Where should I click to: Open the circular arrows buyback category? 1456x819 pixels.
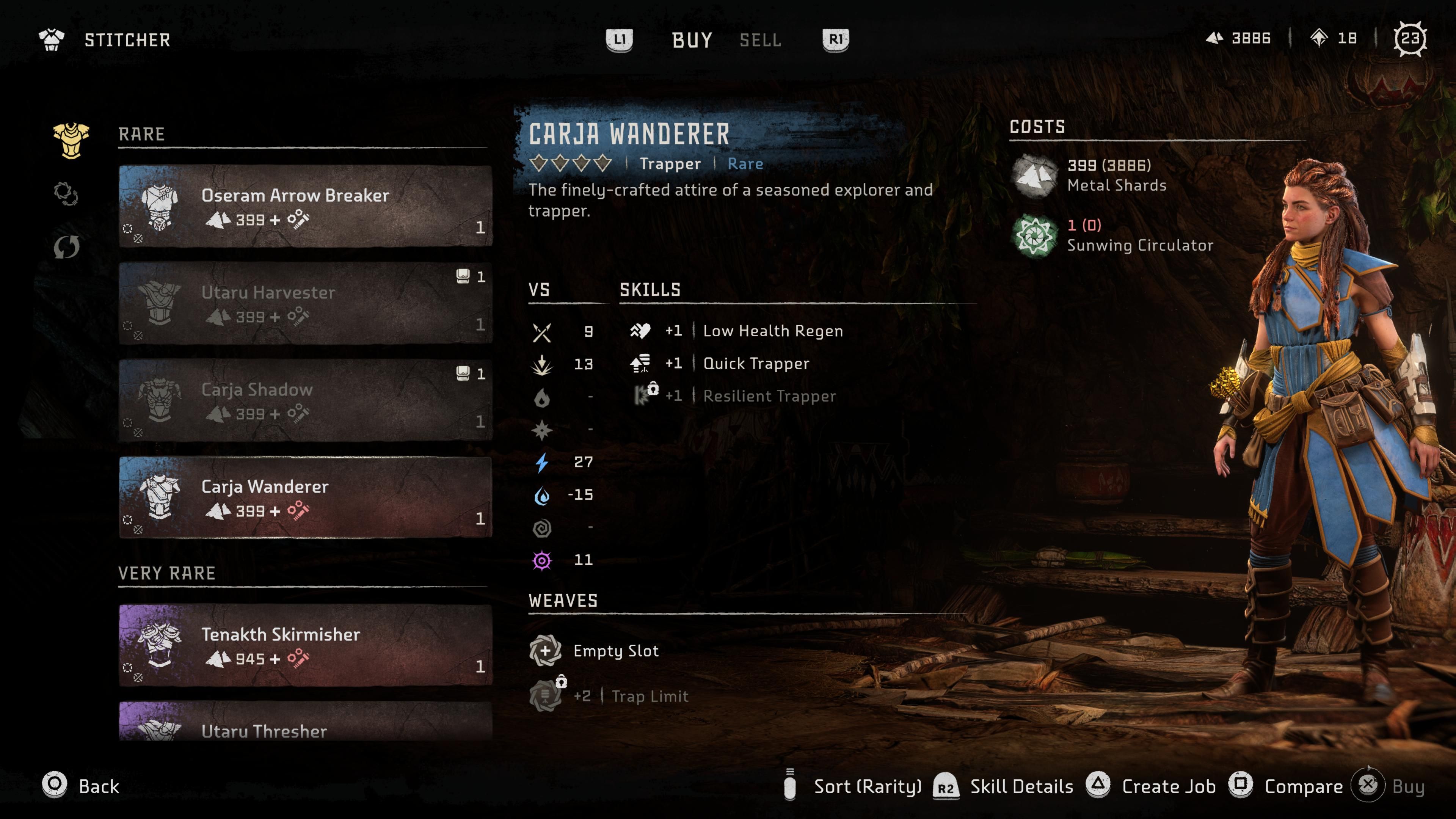66,247
